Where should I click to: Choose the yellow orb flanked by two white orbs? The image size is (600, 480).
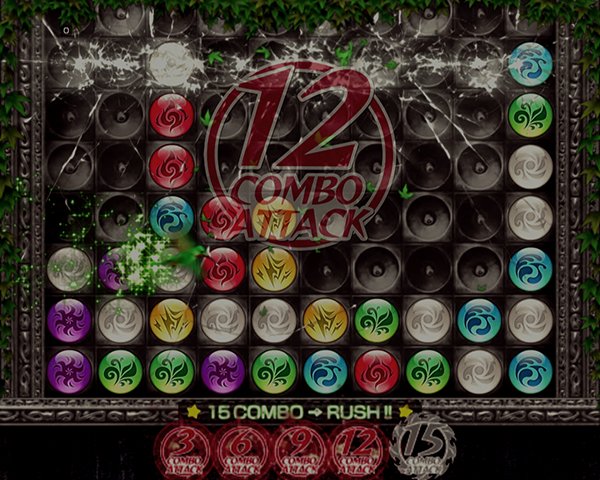click(x=171, y=320)
